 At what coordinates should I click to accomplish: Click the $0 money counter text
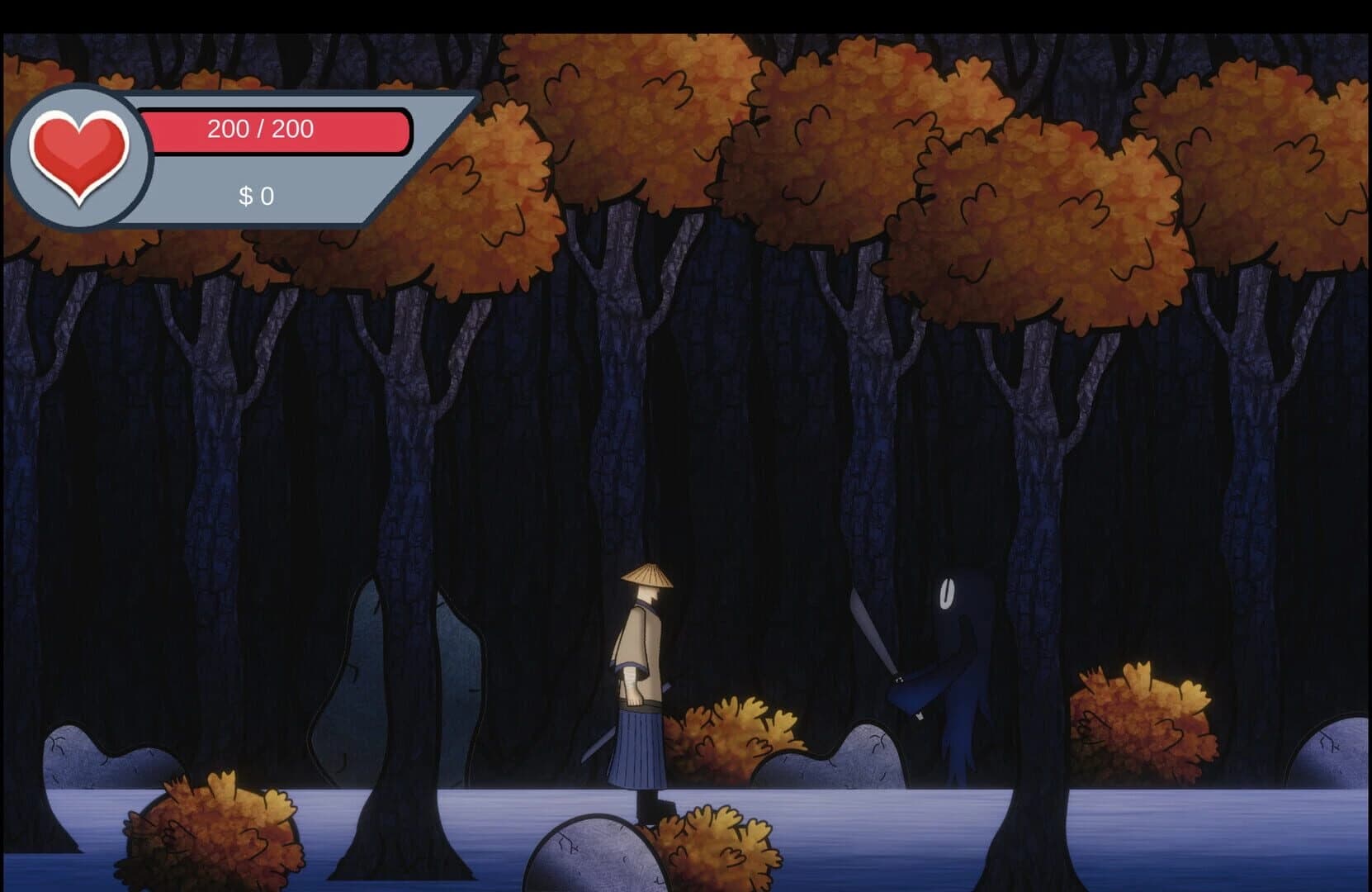point(256,196)
